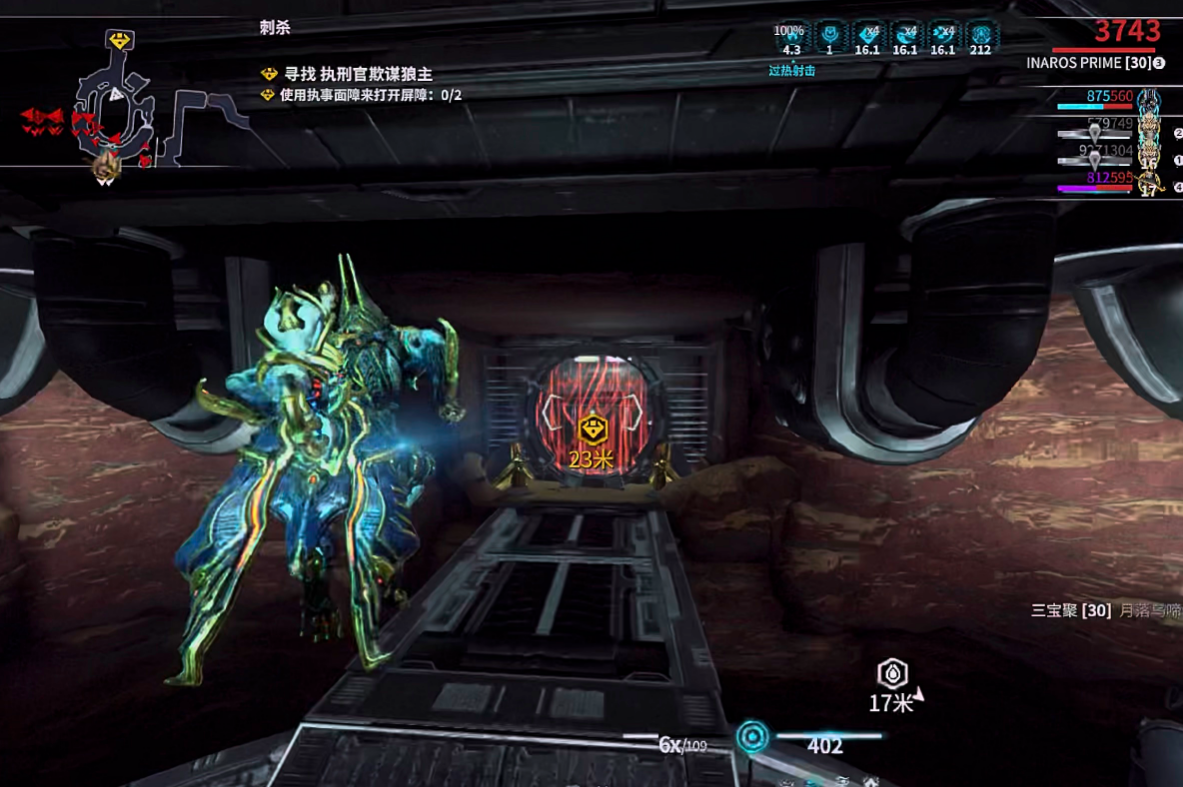Image resolution: width=1183 pixels, height=787 pixels.
Task: Click the yellow objective waypoint showing 23米
Action: coord(593,430)
